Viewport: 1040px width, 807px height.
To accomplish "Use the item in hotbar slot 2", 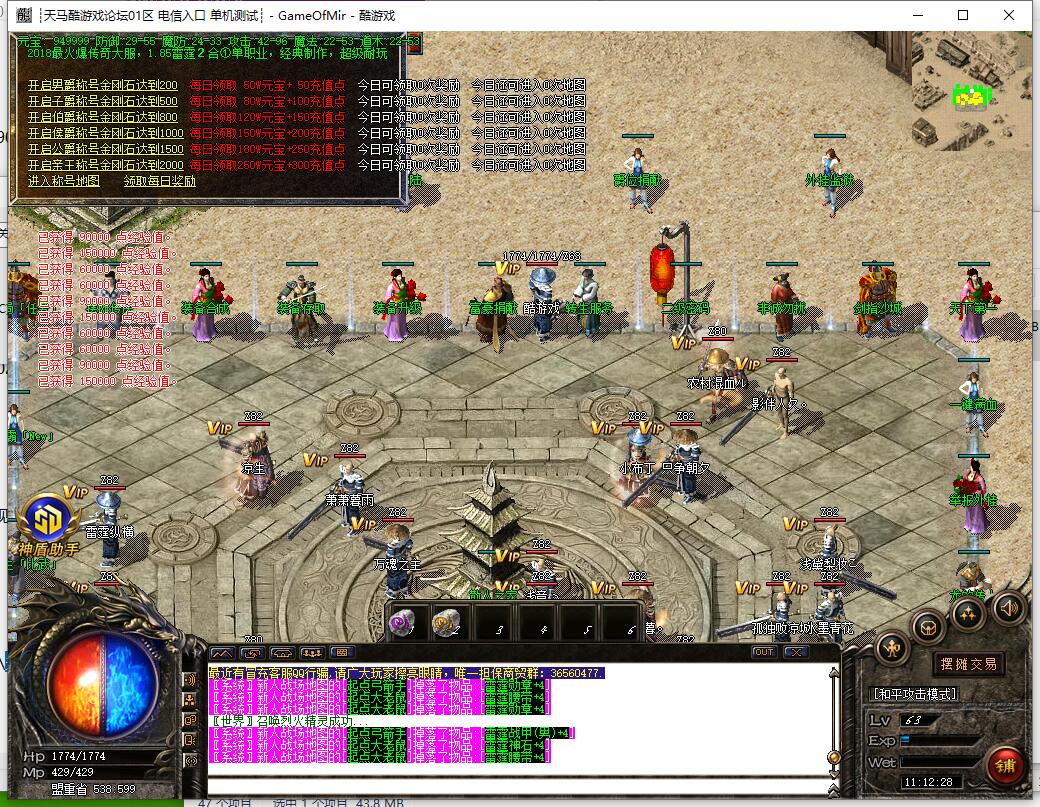I will tap(447, 623).
